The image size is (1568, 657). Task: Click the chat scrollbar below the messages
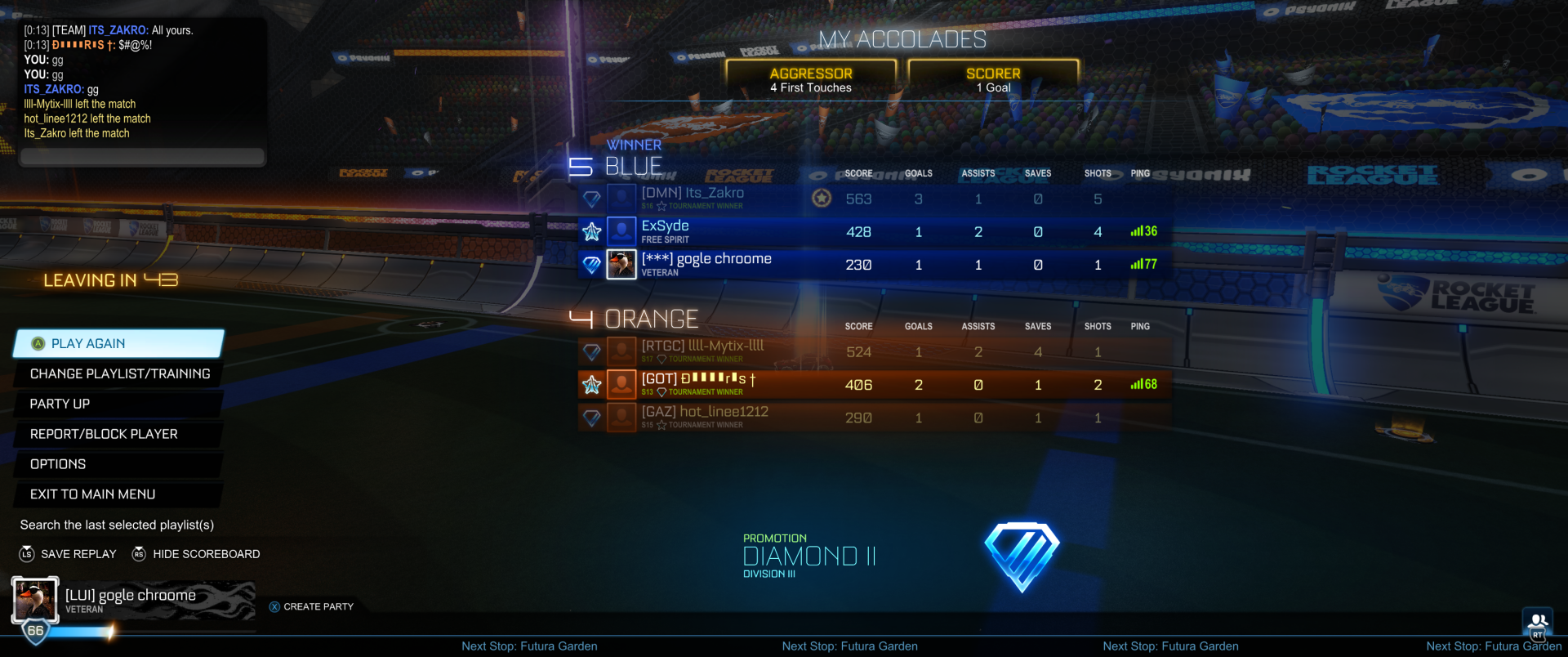pyautogui.click(x=142, y=157)
